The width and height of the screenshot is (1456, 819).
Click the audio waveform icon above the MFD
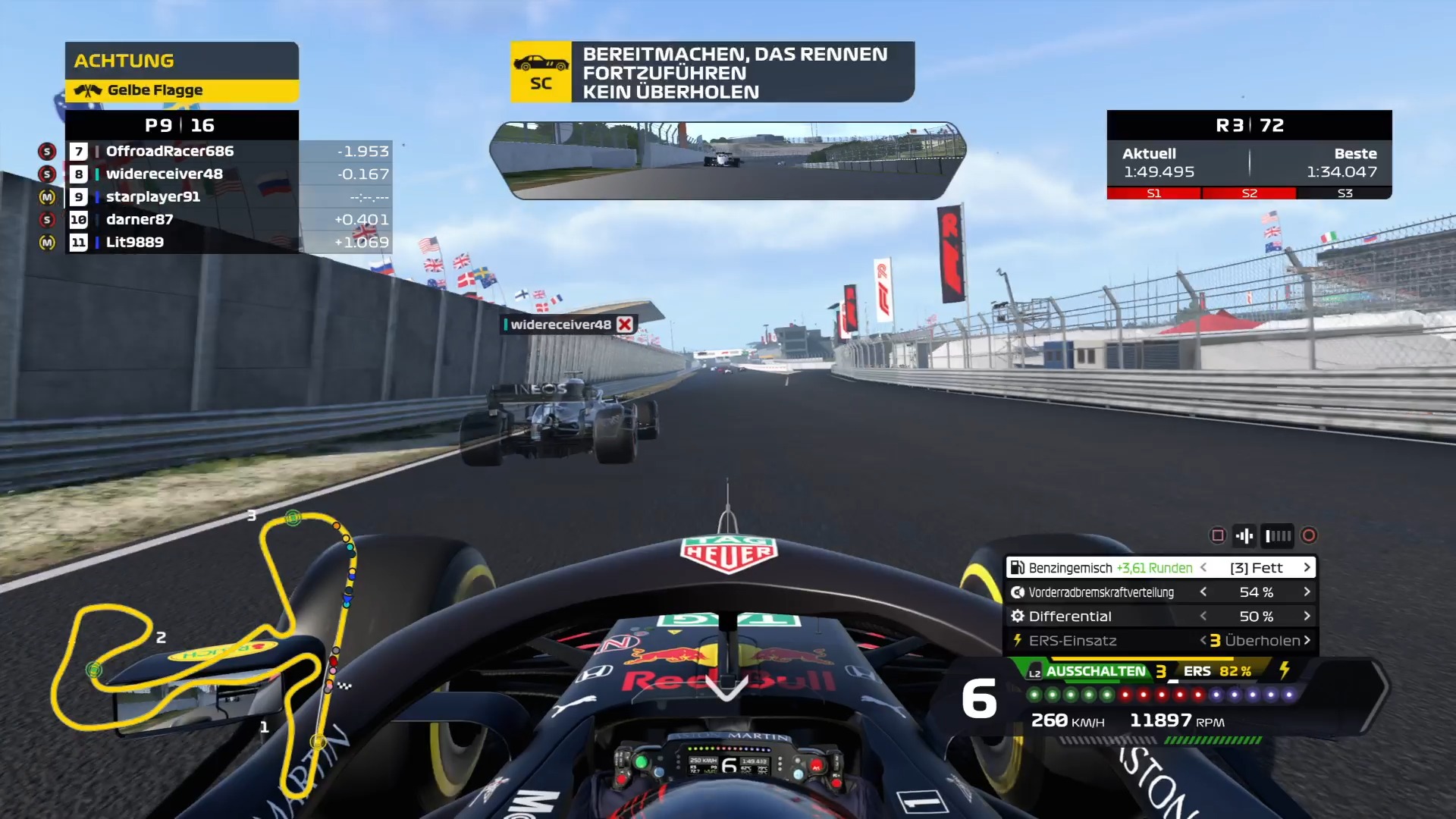coord(1244,536)
